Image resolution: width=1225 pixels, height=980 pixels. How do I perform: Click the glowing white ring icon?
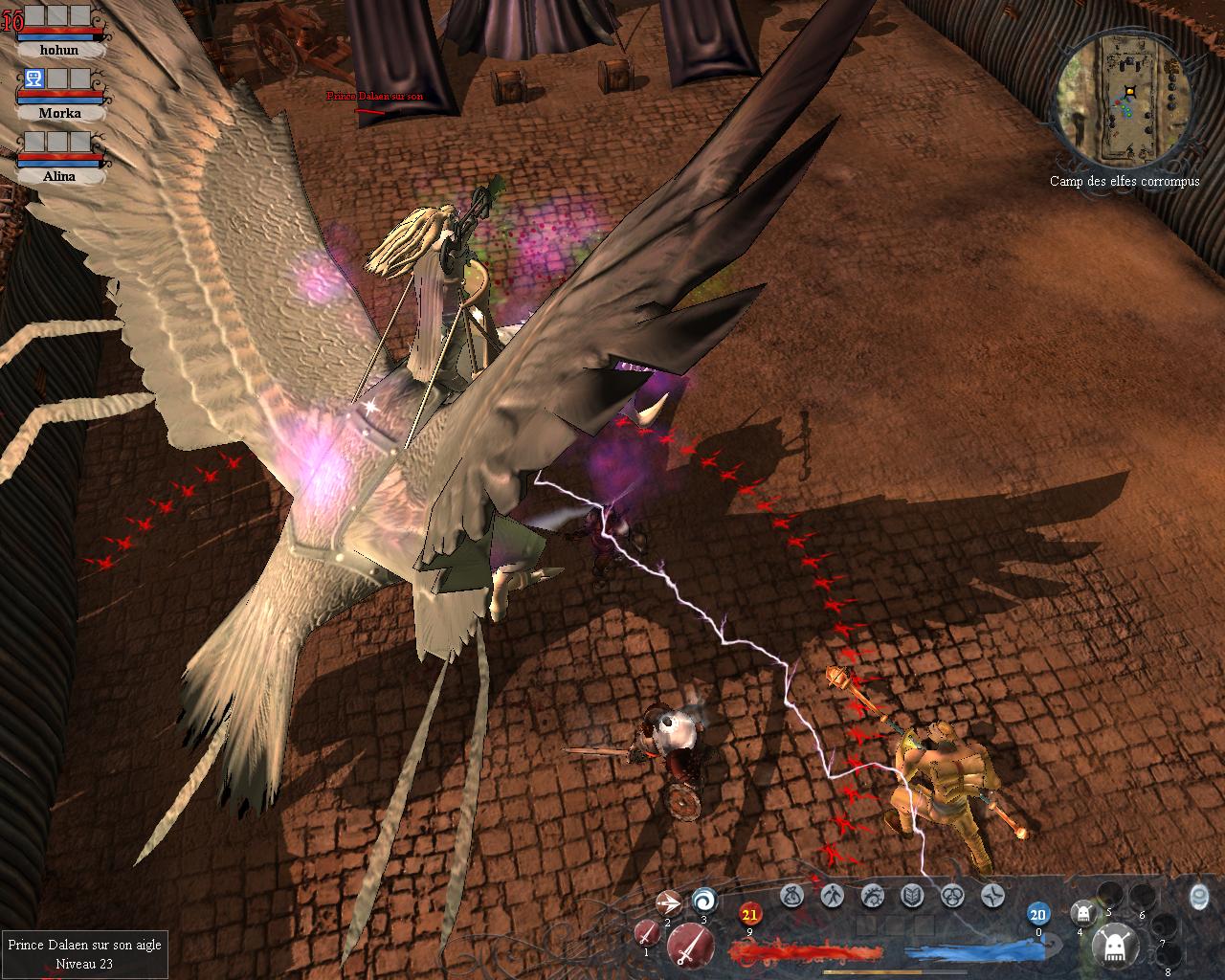(1198, 897)
